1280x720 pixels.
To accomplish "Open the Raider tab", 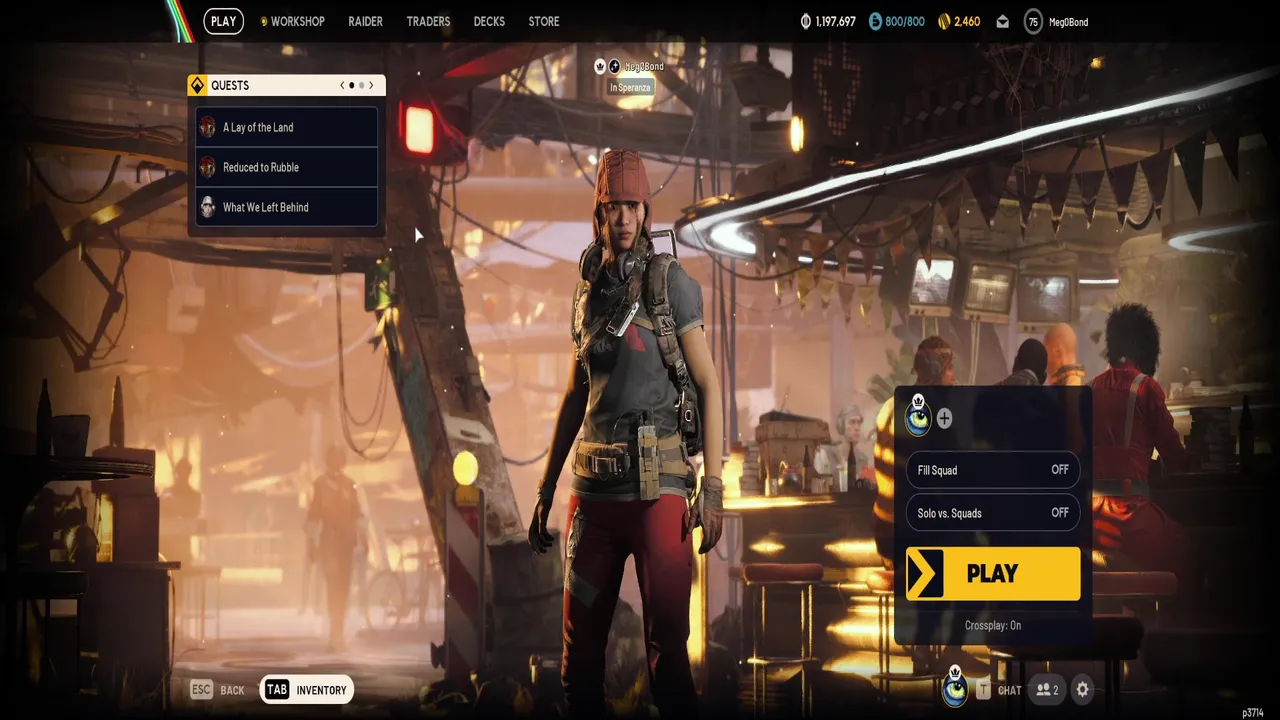I will (x=365, y=21).
